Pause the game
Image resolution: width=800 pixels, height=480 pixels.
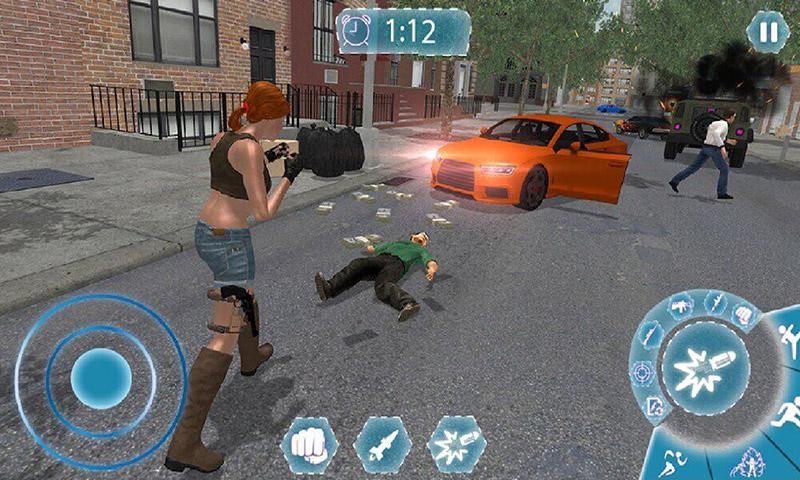coord(767,32)
